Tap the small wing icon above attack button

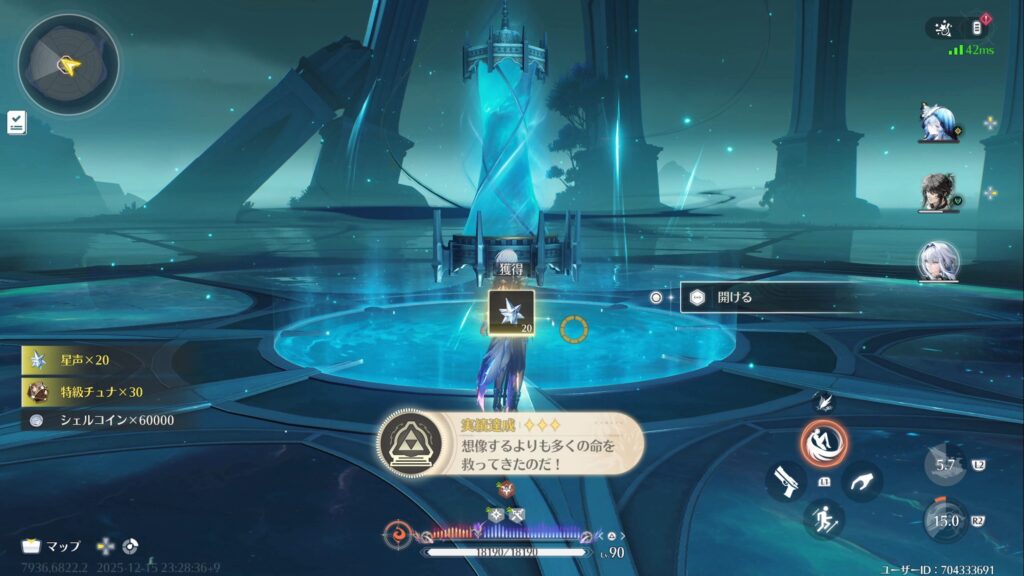click(x=824, y=402)
